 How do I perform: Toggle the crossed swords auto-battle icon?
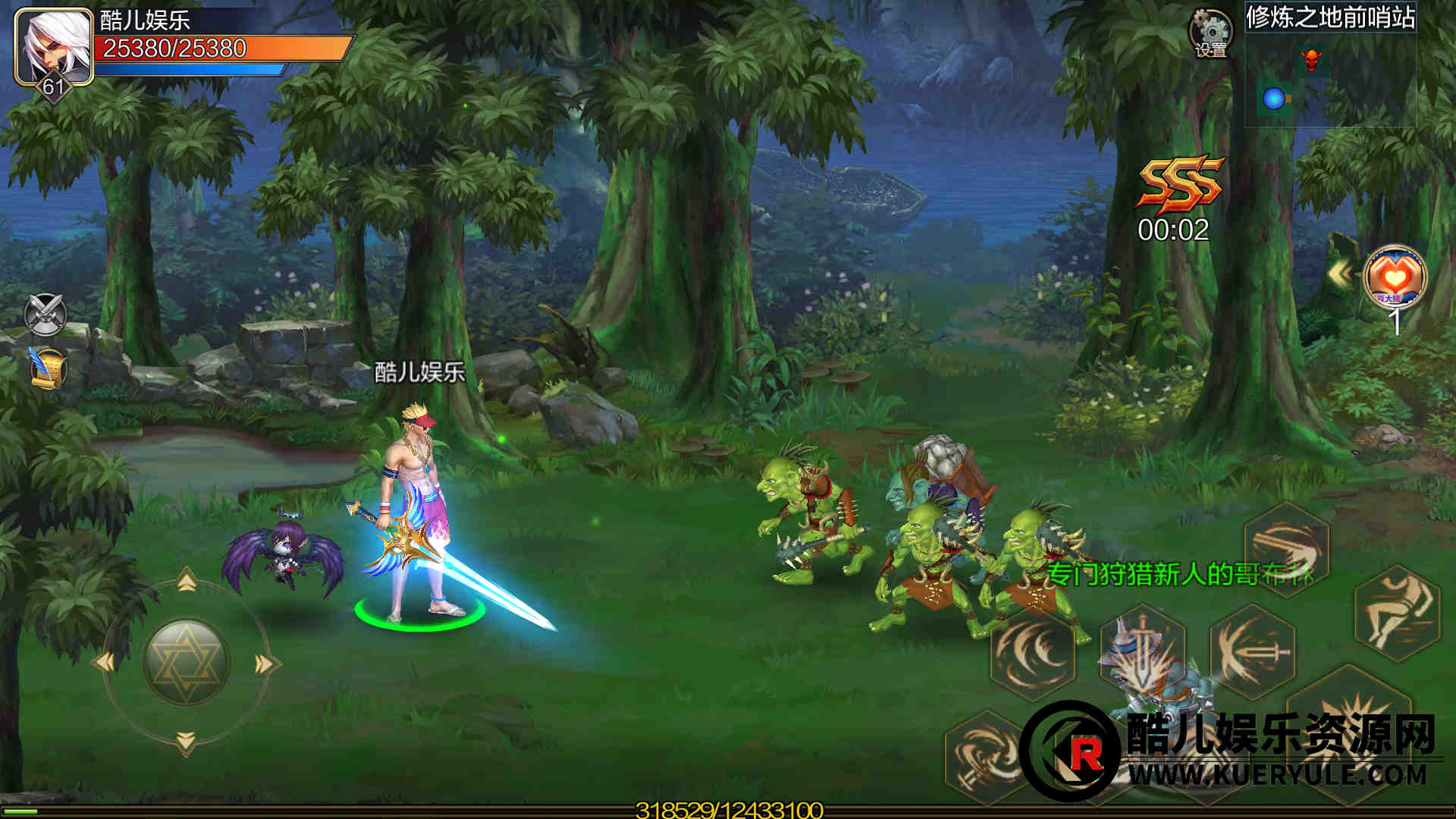point(46,314)
